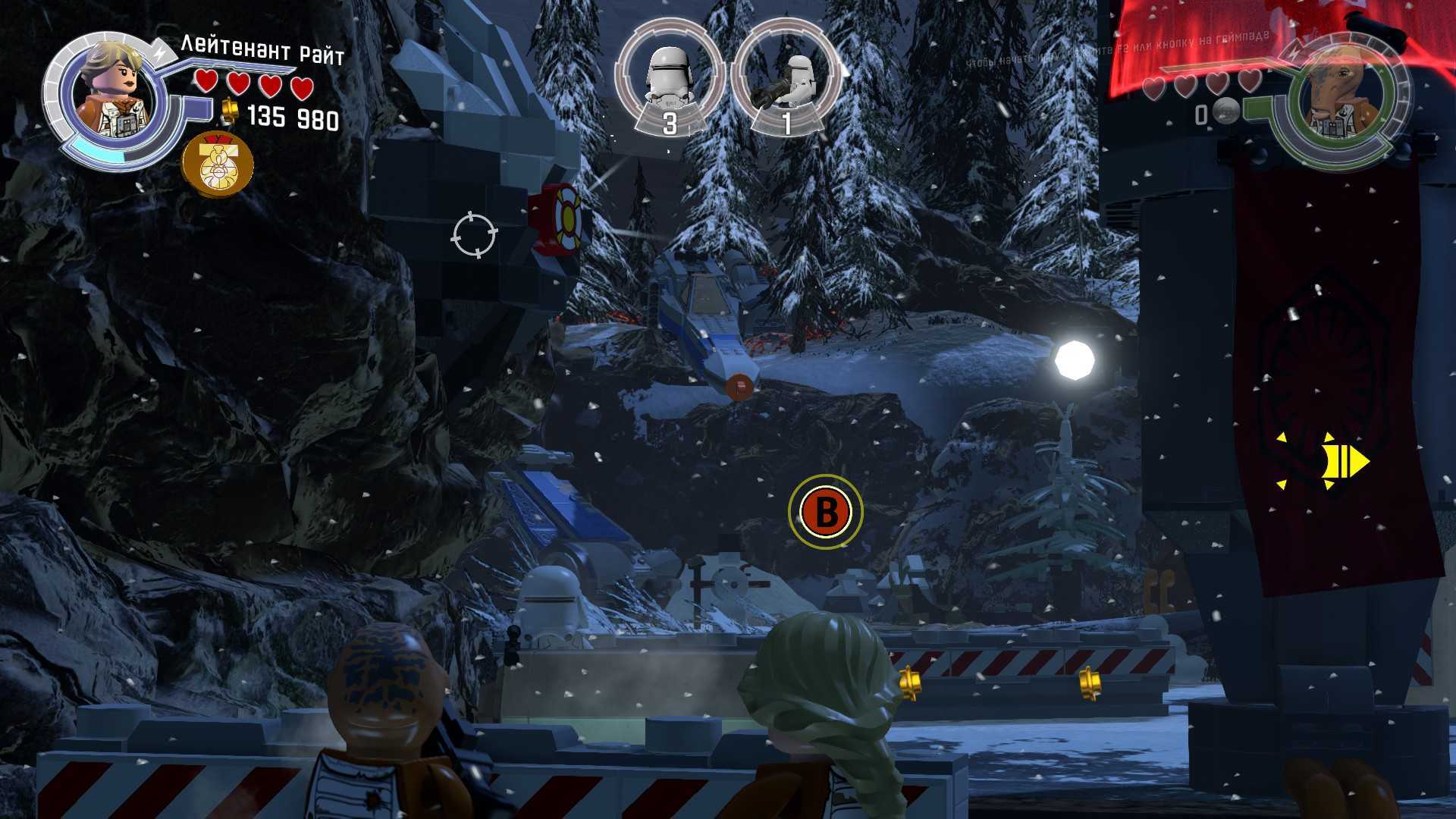This screenshot has height=819, width=1456.
Task: Select the heavy gunner snowtrooper counter
Action: [786, 80]
